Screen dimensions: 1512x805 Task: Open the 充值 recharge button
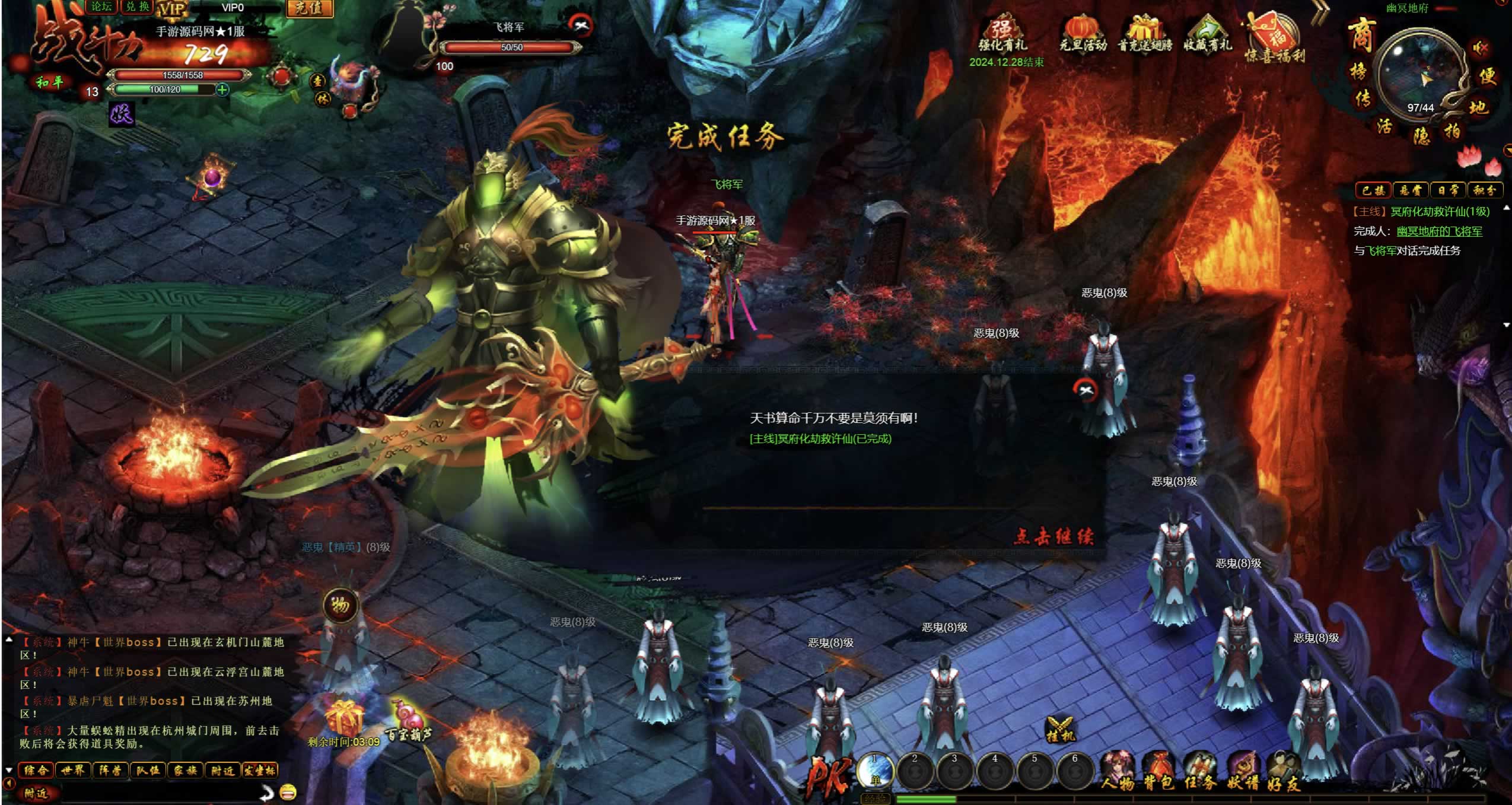point(309,8)
